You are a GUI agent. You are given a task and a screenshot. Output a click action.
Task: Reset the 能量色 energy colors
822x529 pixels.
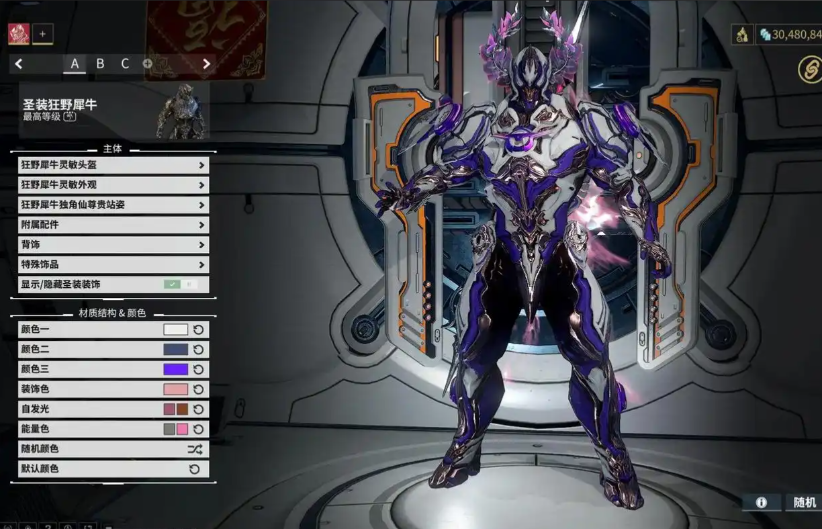(x=198, y=429)
